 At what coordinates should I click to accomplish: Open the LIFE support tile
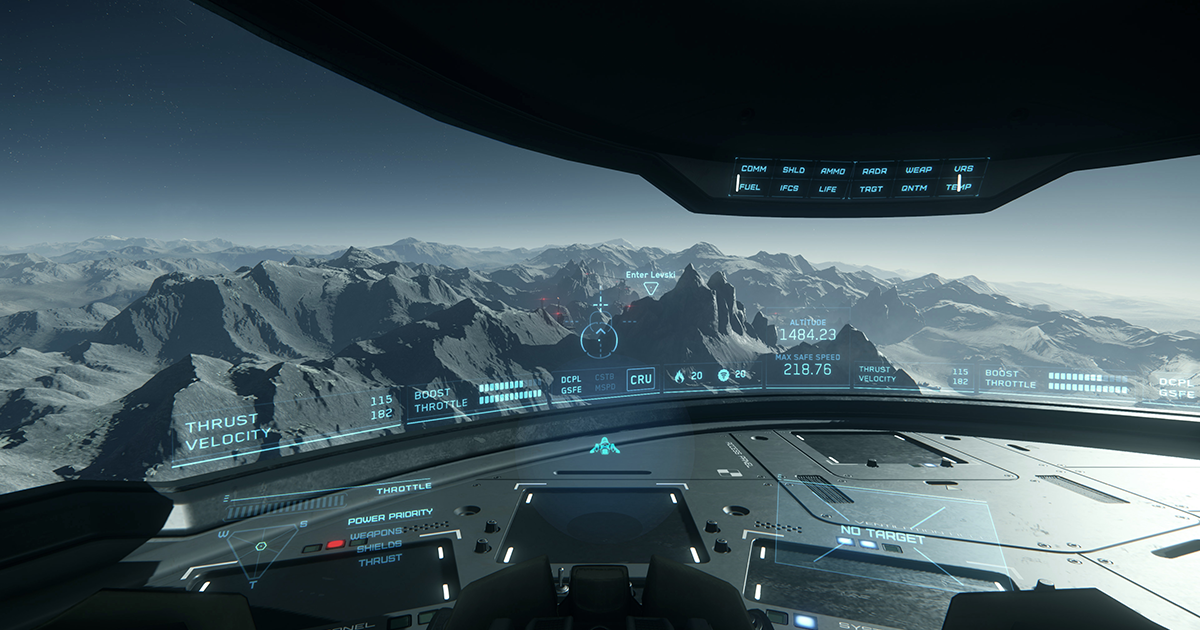pyautogui.click(x=828, y=189)
